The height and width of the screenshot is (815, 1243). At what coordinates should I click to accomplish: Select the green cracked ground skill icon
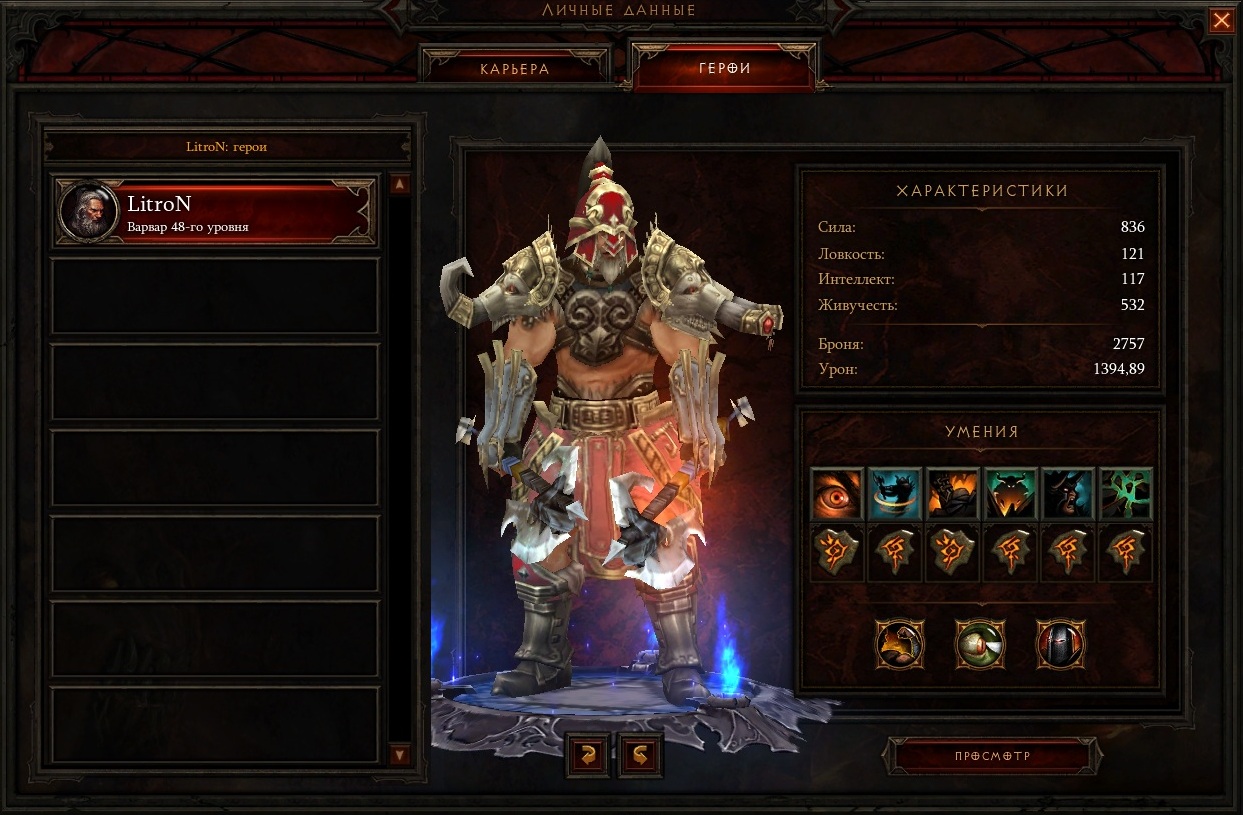pos(1126,493)
